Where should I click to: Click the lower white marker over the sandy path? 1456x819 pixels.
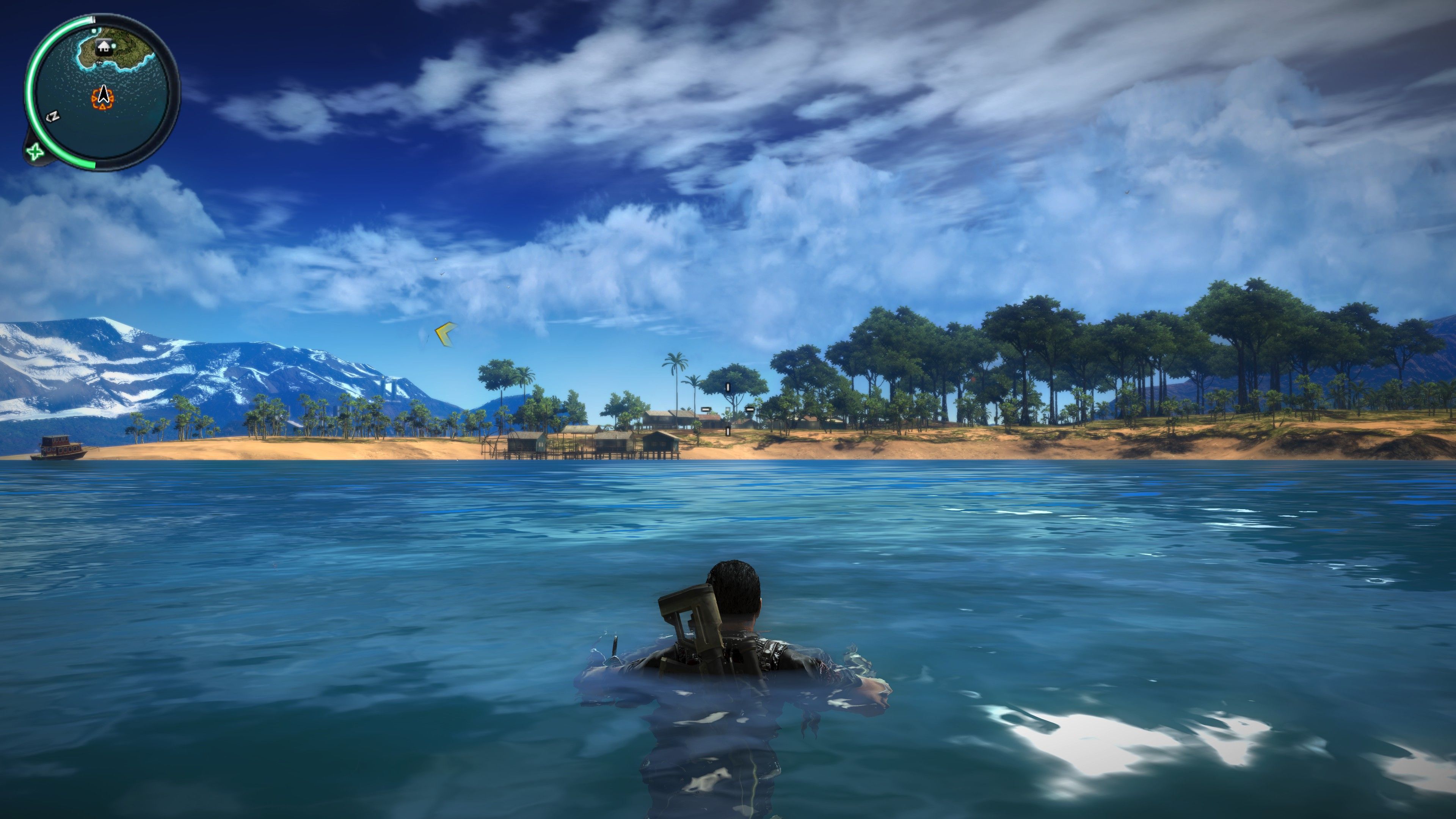tap(728, 431)
